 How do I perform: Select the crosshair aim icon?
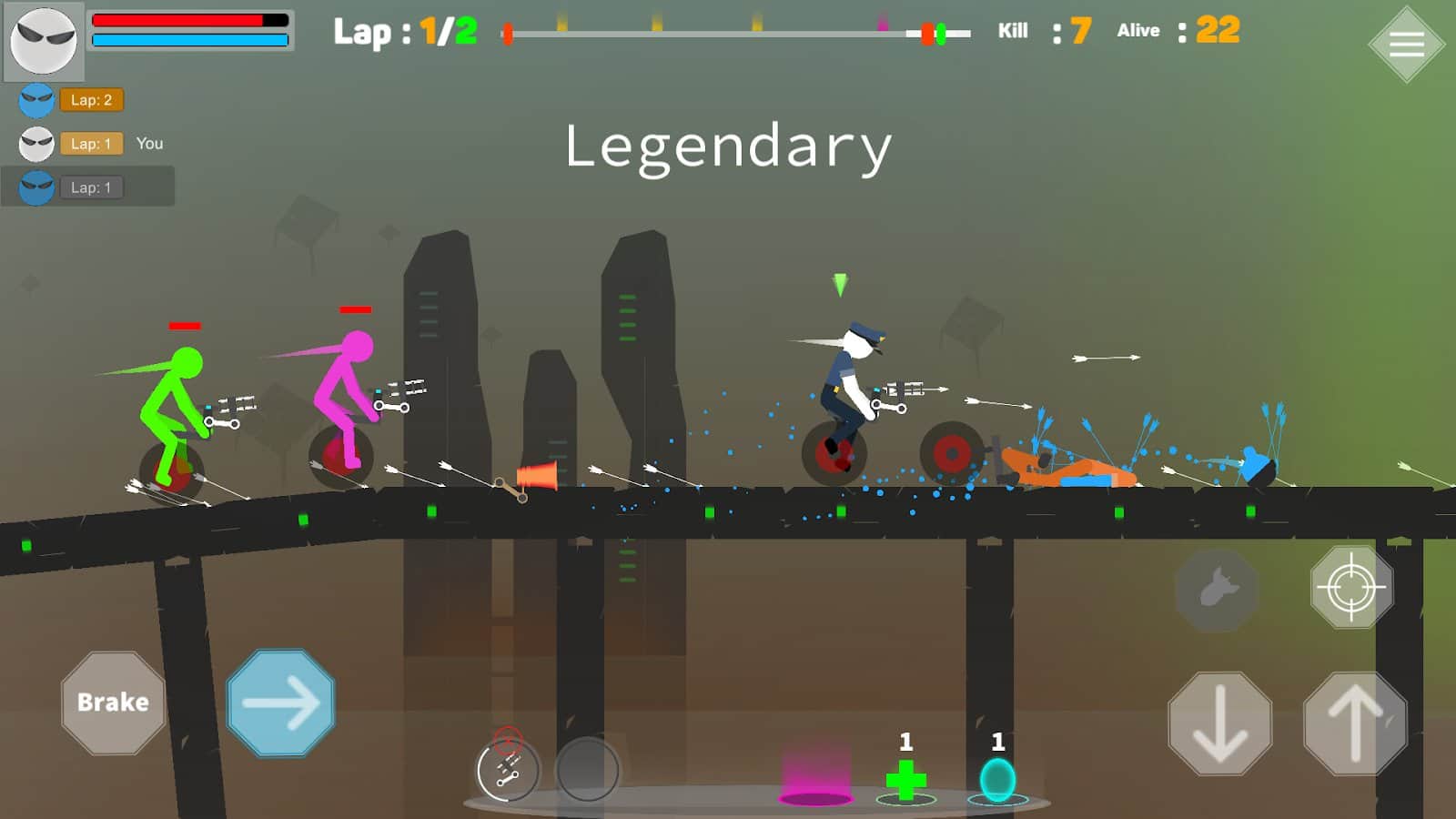point(1350,590)
